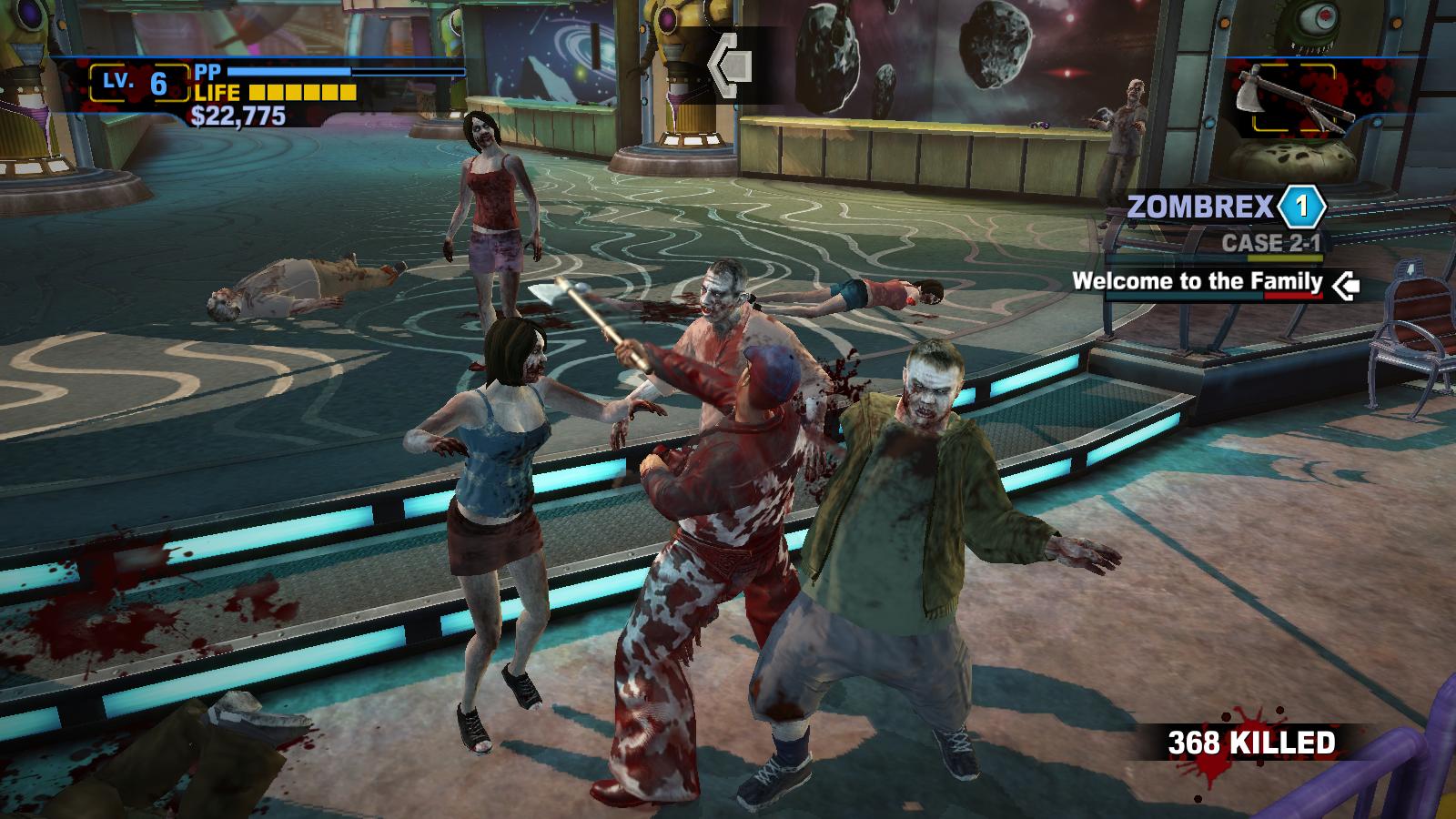The image size is (1456, 819).
Task: Click the Zombrex hexagon counter icon
Action: (1301, 207)
